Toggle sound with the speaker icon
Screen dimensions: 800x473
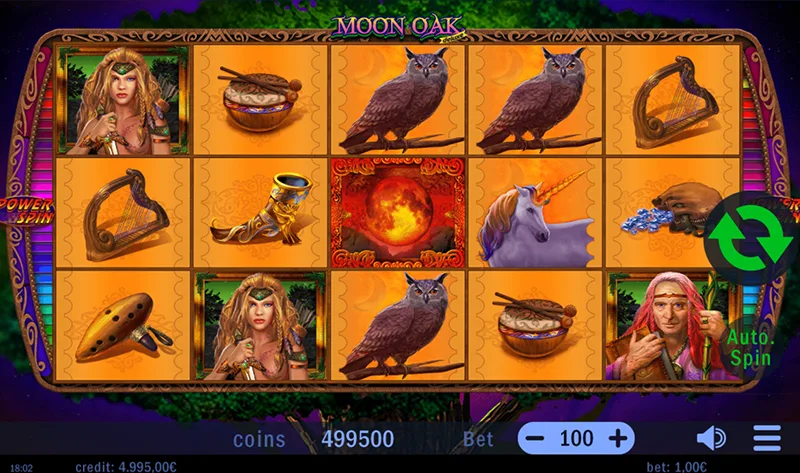tap(711, 438)
